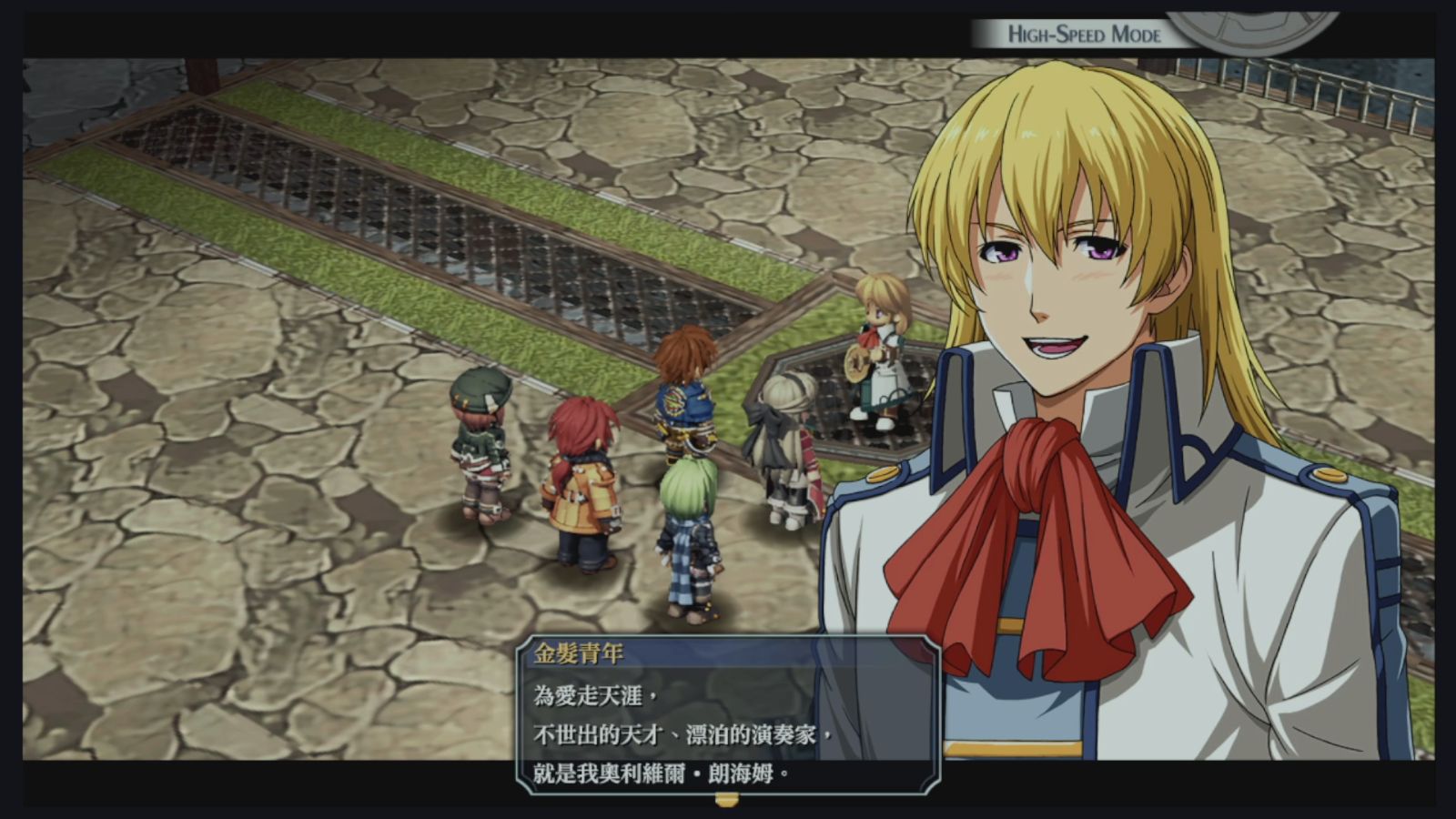Toggle the High-Speed Mode indicator
The height and width of the screenshot is (819, 1456).
[1083, 35]
